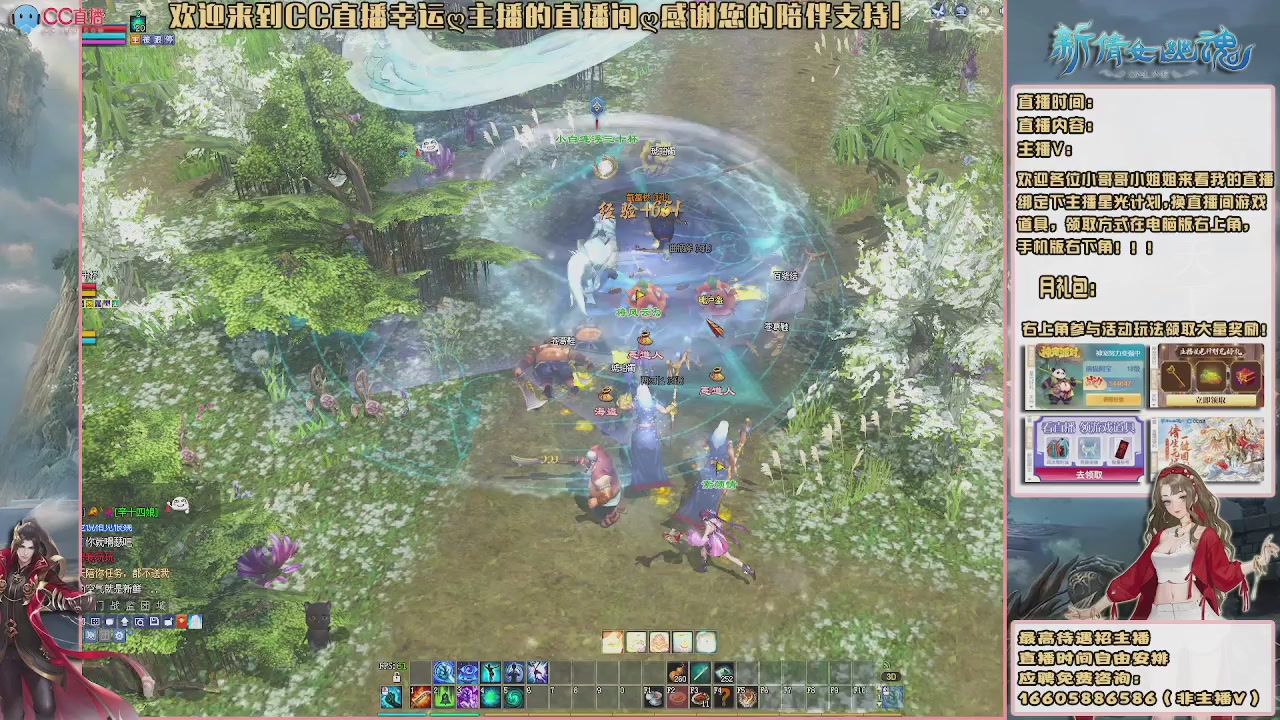The width and height of the screenshot is (1280, 720).
Task: Click the magnifier chat search icon
Action: [x=140, y=621]
